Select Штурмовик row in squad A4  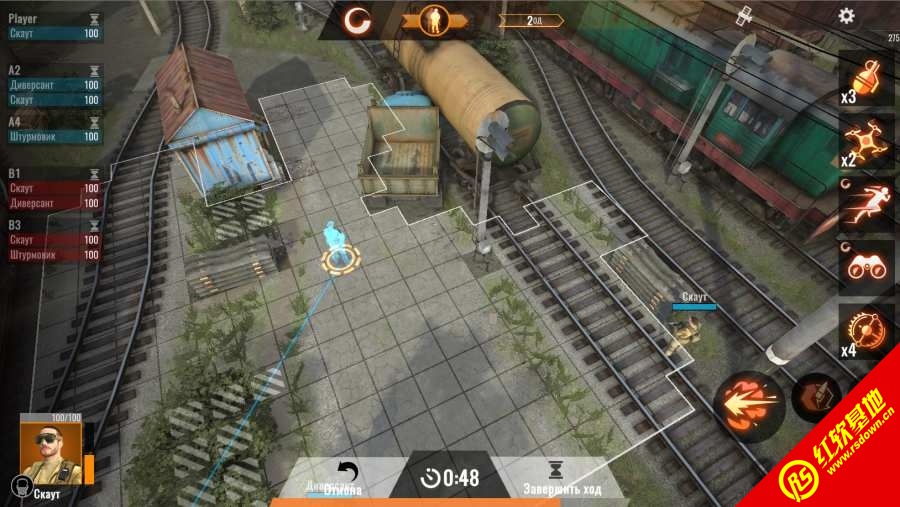click(x=54, y=137)
